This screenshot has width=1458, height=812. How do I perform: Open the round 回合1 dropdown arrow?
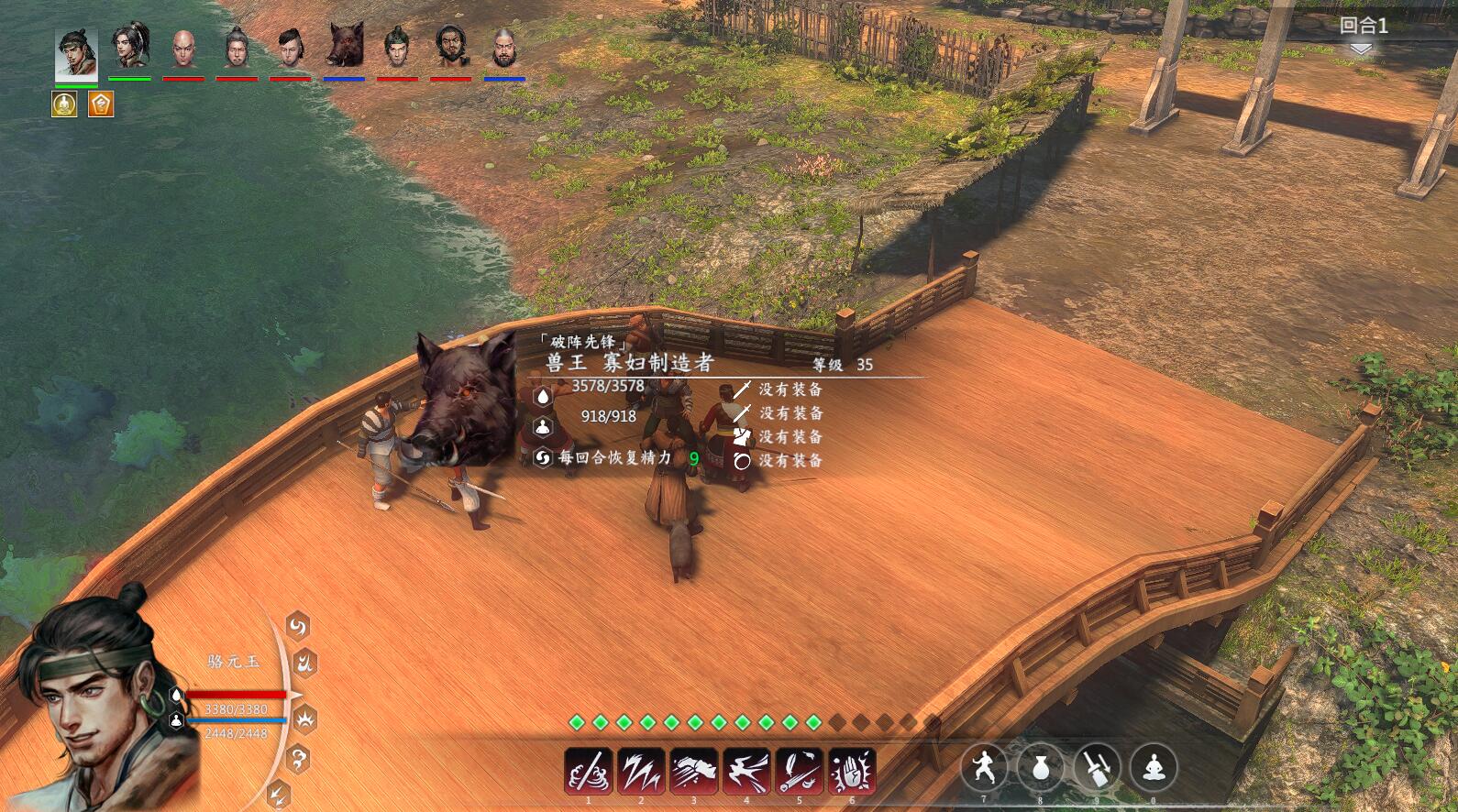(x=1362, y=49)
